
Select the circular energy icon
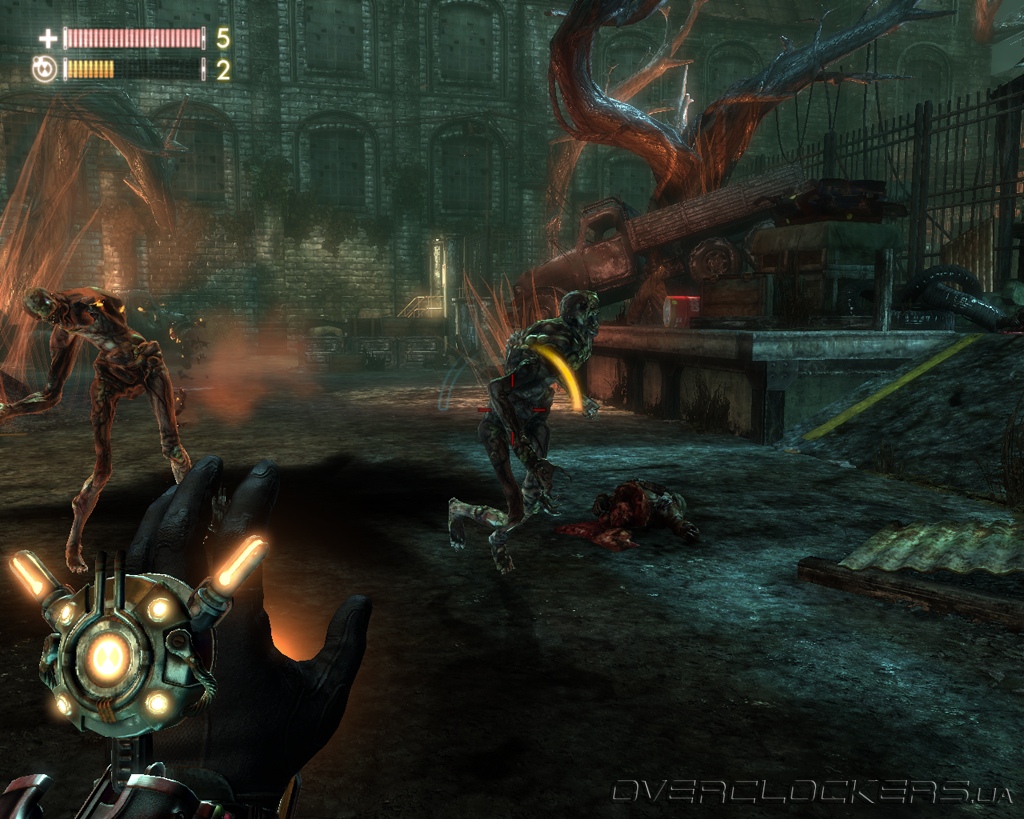pyautogui.click(x=46, y=70)
